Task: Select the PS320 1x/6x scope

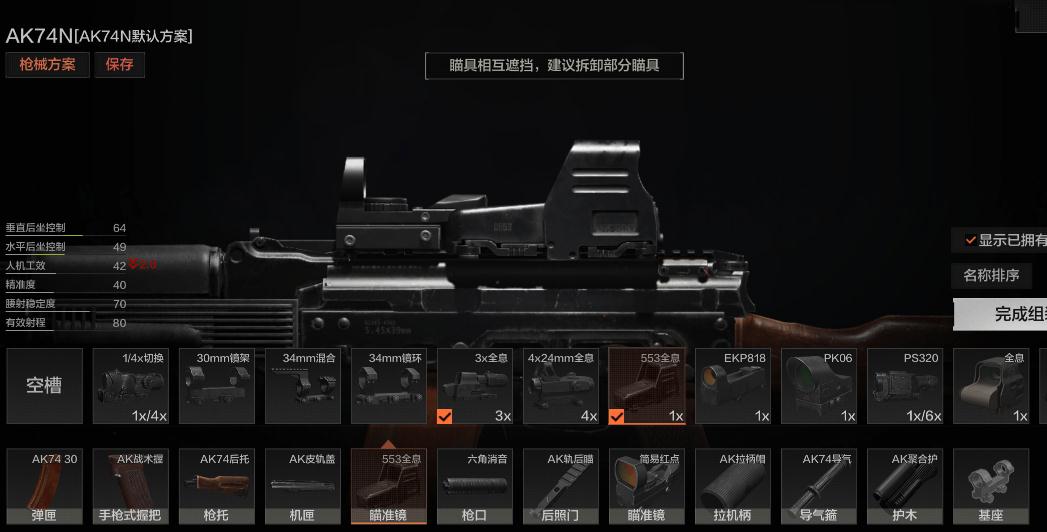Action: pos(904,386)
